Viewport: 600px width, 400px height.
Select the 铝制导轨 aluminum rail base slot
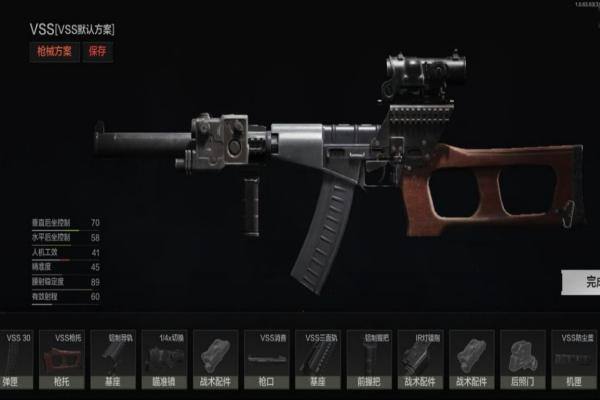tap(118, 359)
